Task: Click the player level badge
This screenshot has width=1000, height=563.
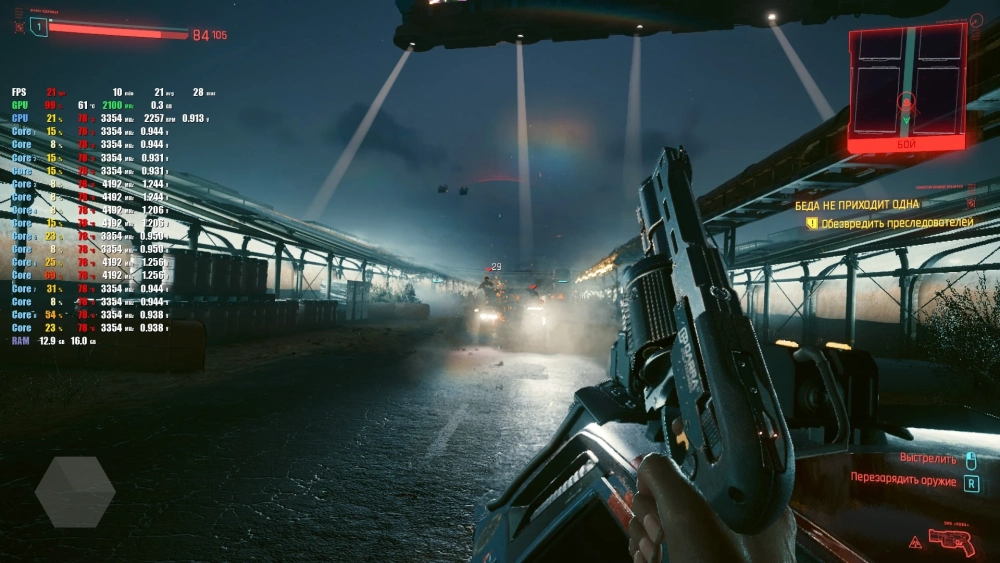Action: (38, 27)
